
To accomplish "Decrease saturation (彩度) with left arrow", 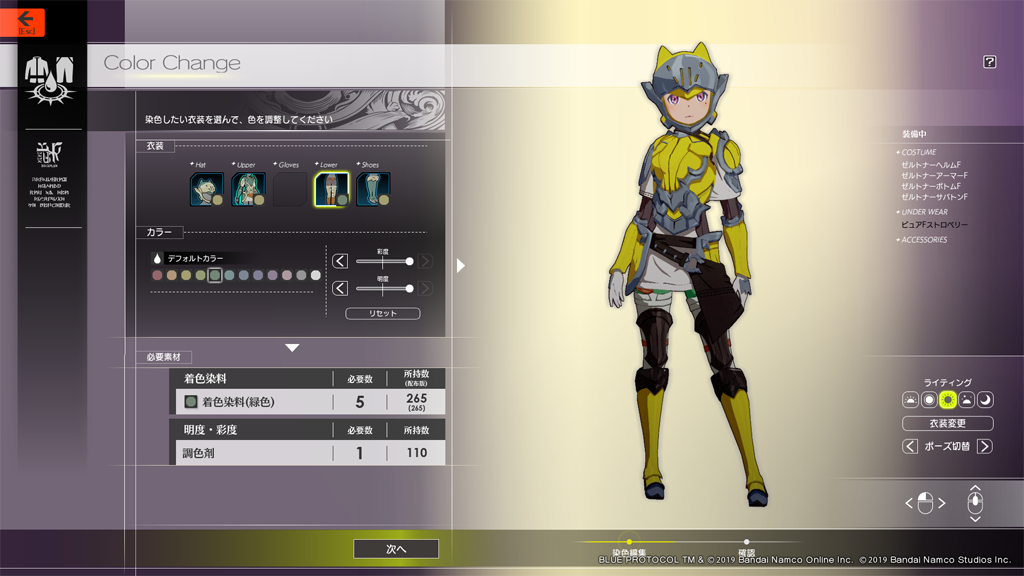I will pos(340,261).
